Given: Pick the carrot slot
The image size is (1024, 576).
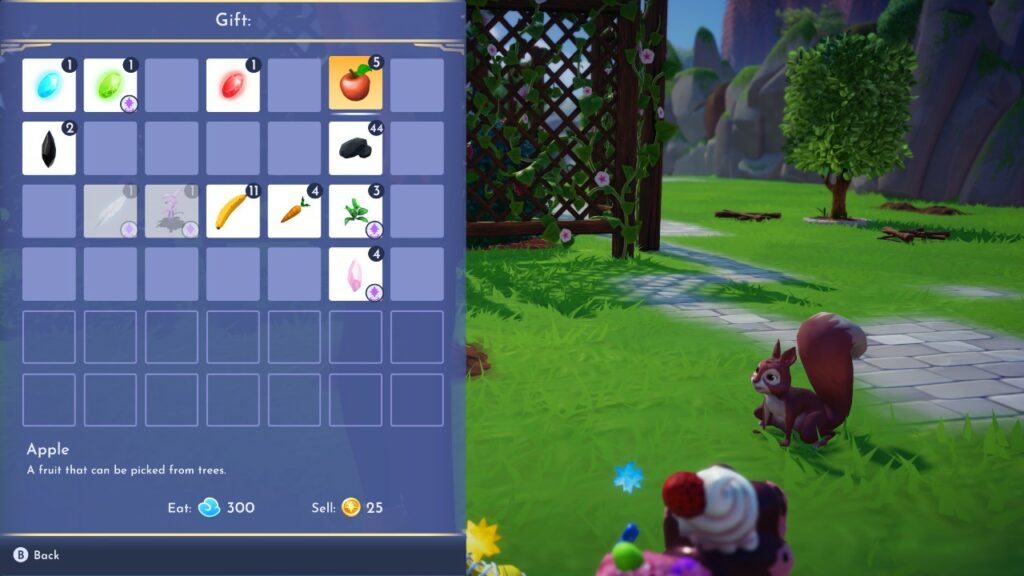Looking at the screenshot, I should point(294,211).
